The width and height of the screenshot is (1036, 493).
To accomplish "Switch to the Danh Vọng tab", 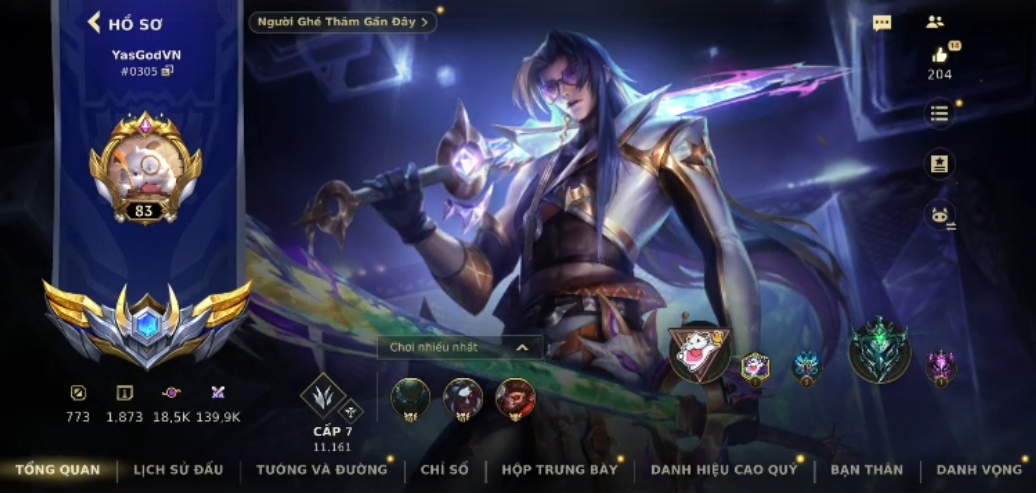I will (979, 469).
